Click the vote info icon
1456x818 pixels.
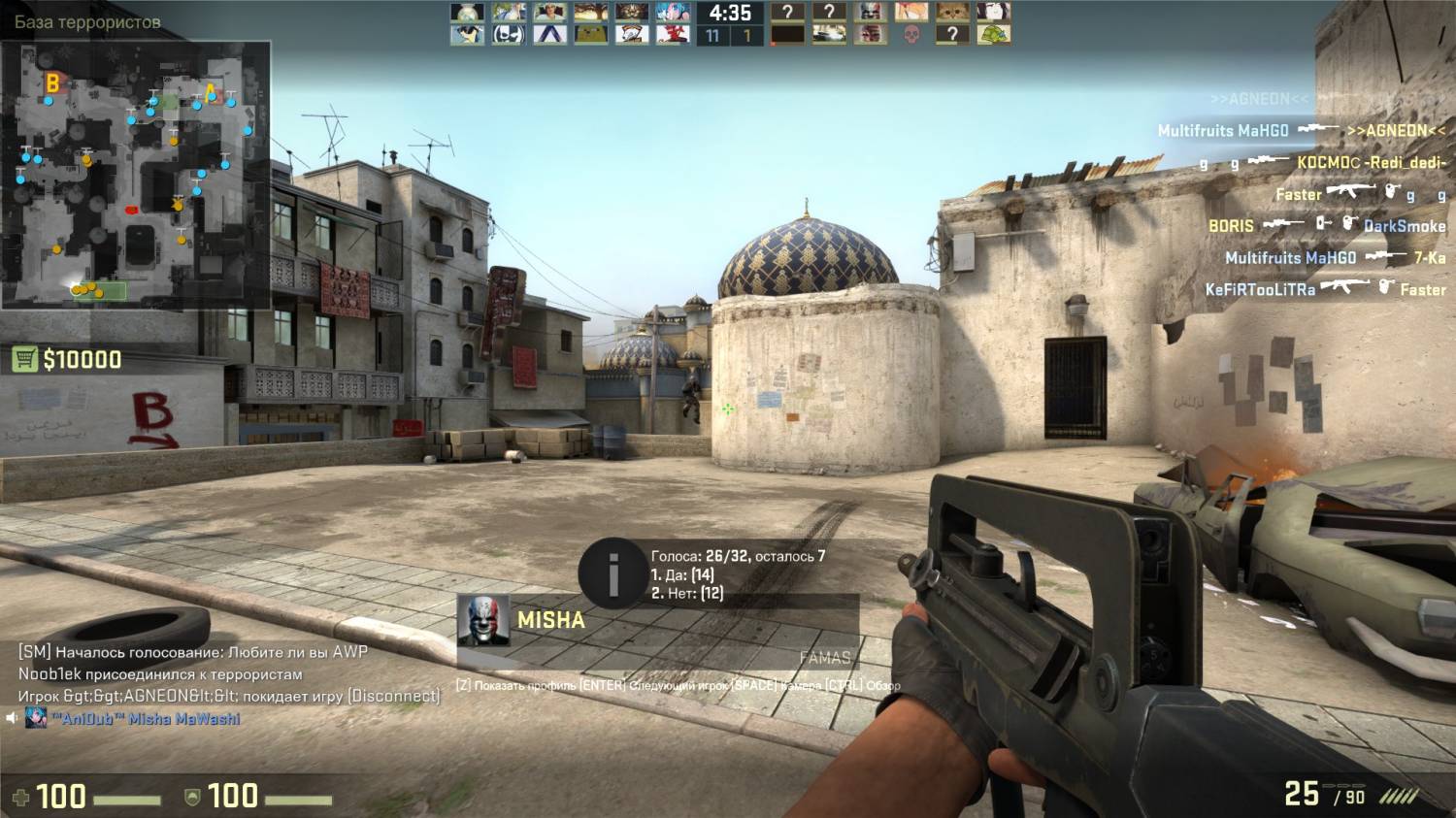point(612,574)
